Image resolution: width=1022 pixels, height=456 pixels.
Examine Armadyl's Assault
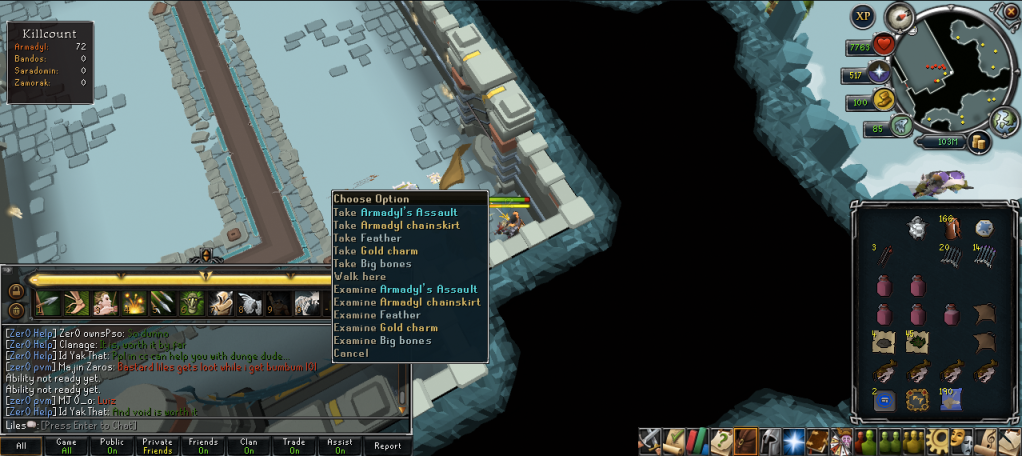(407, 289)
